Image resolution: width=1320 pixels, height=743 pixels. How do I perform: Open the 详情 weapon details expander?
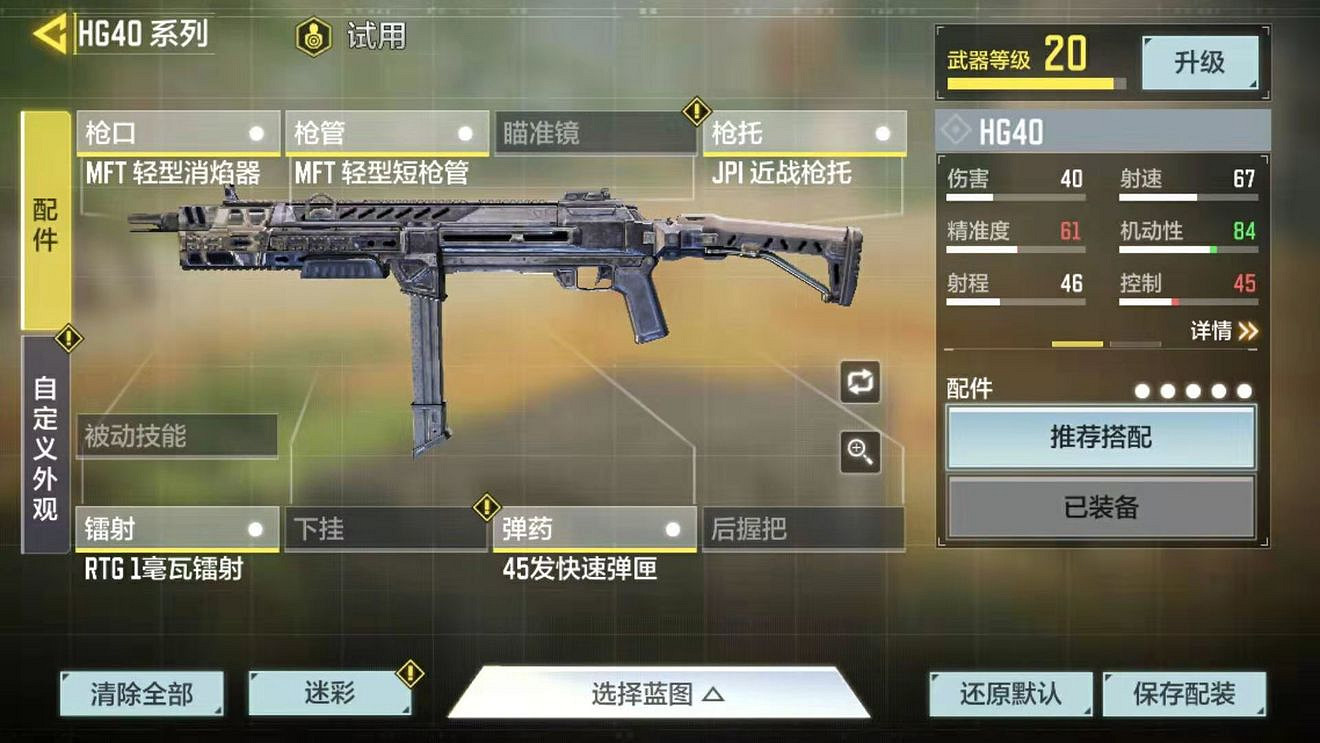[x=1222, y=331]
